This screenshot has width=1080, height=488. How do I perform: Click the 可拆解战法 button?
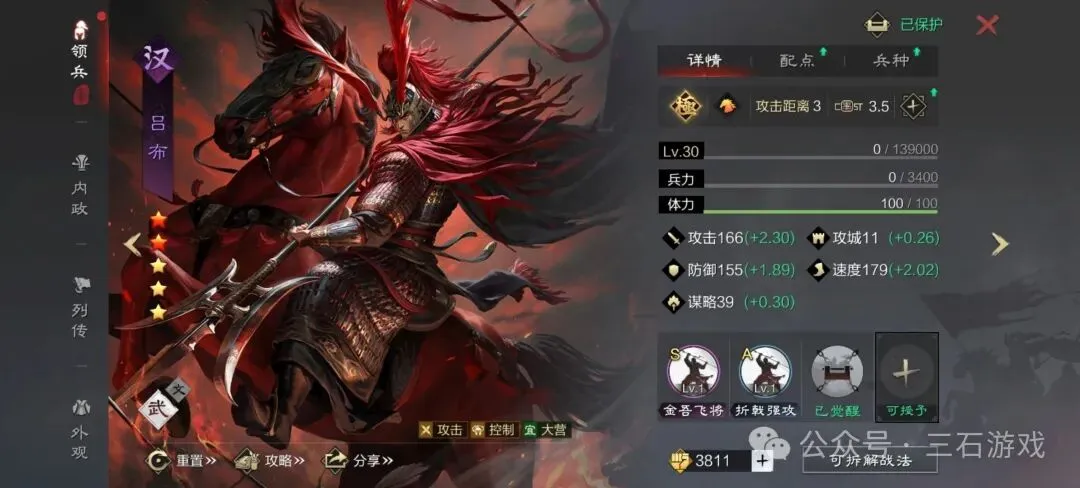870,460
